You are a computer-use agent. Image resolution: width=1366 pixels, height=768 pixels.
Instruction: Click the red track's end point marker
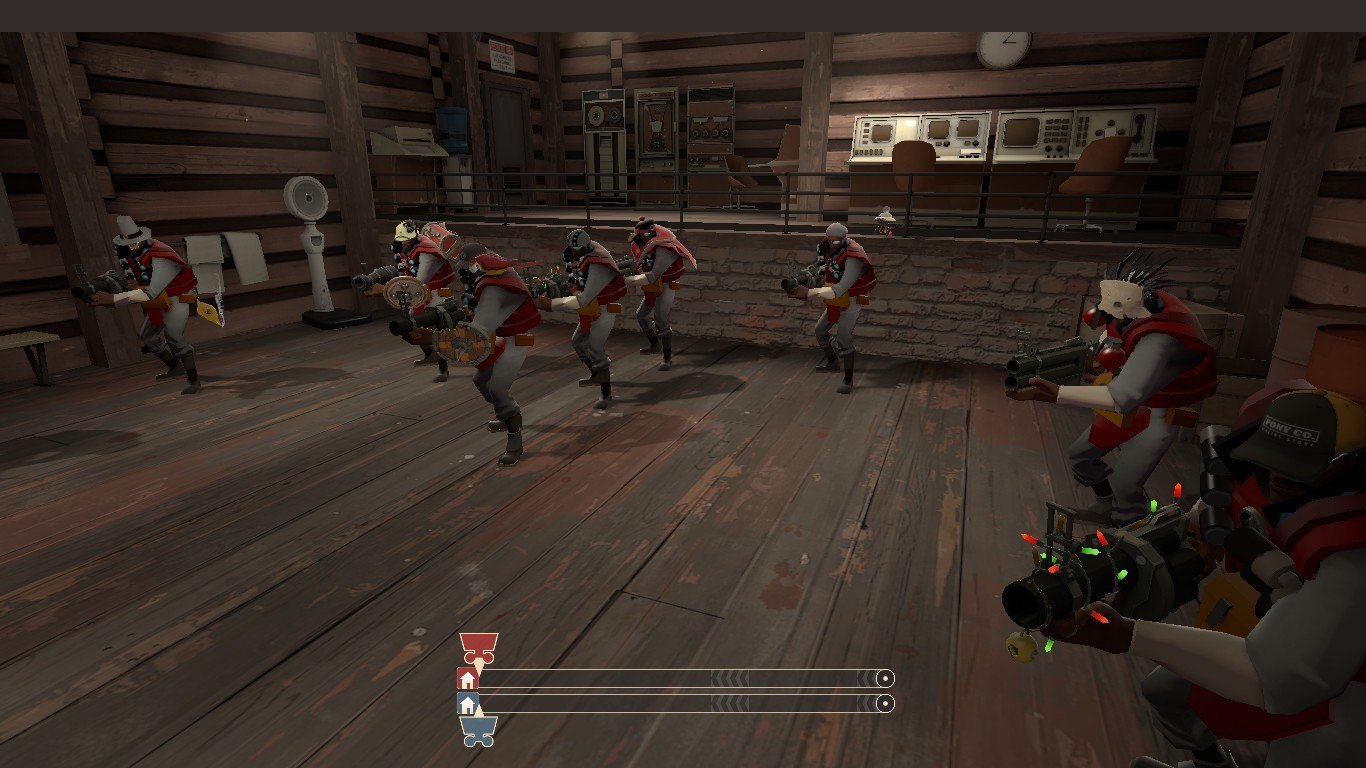(884, 679)
